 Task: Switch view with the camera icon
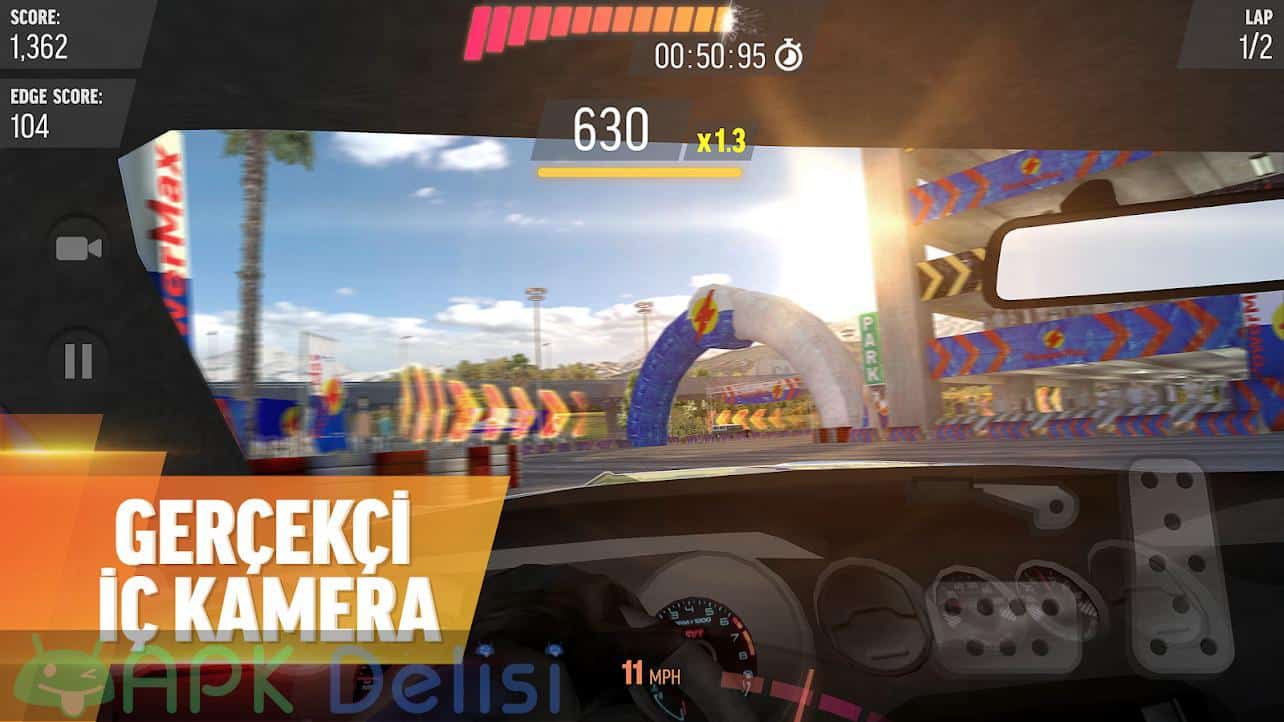point(78,248)
